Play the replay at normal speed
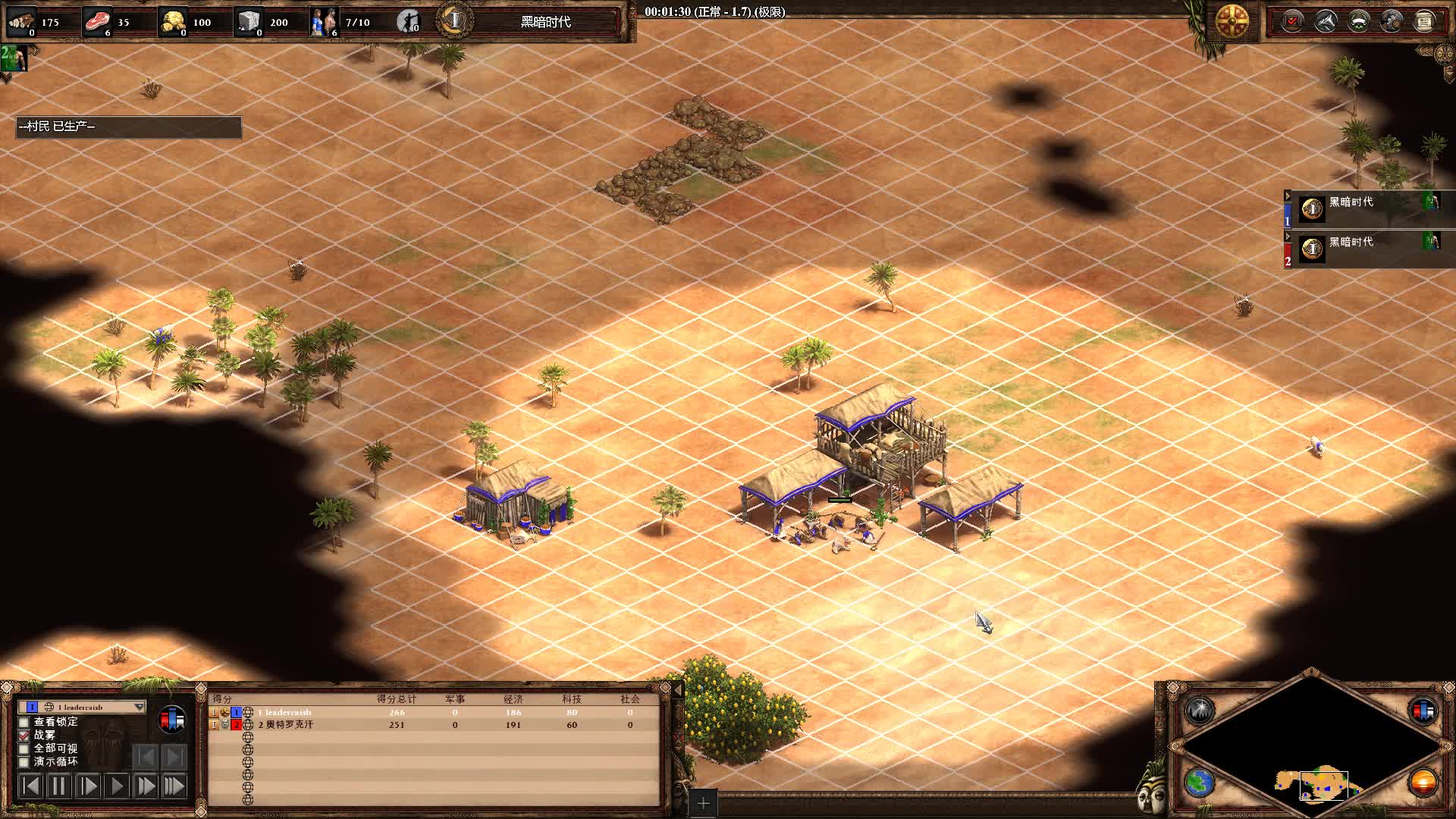Image resolution: width=1456 pixels, height=819 pixels. (116, 786)
